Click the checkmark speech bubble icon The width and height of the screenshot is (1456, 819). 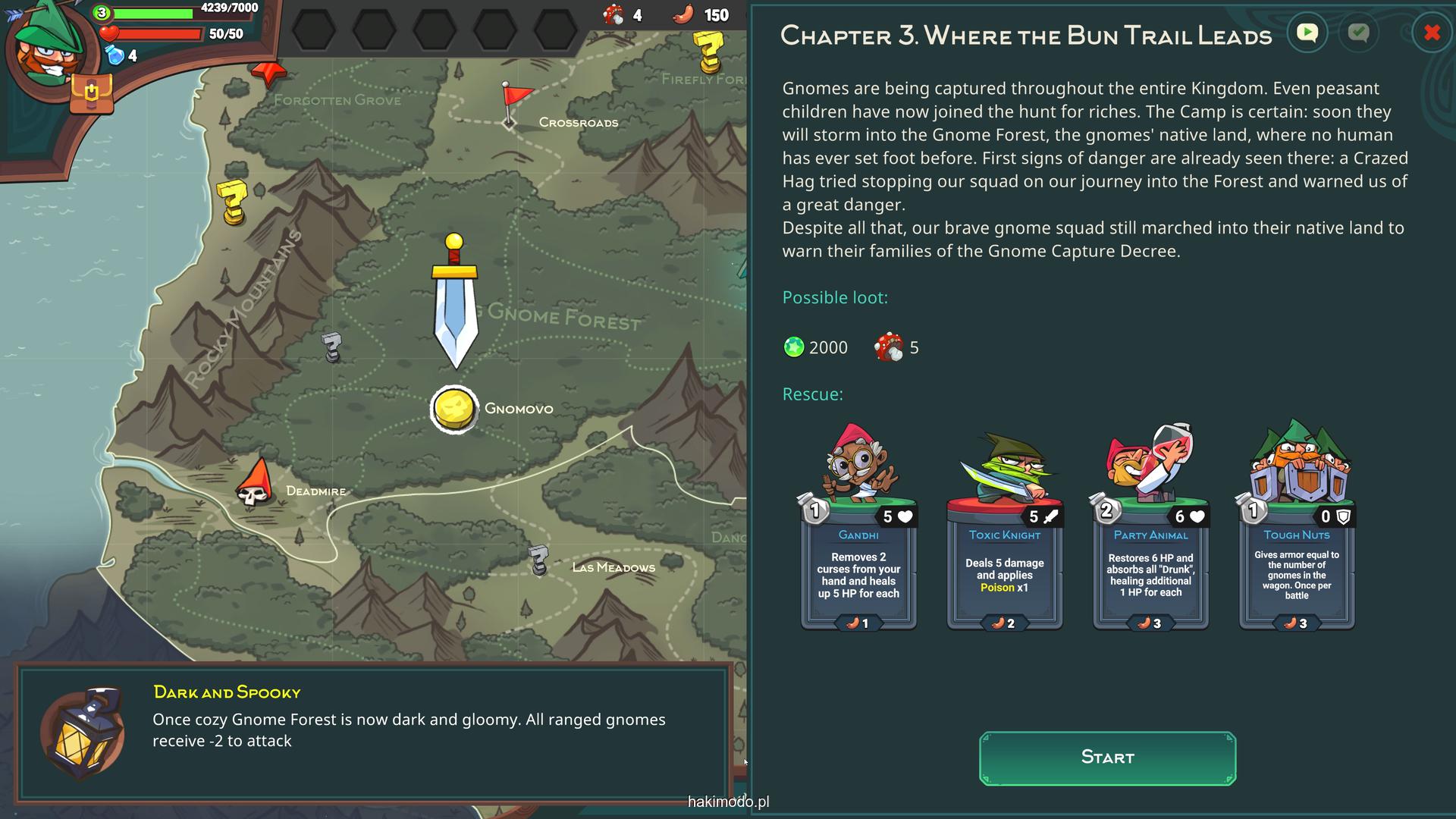[1358, 33]
